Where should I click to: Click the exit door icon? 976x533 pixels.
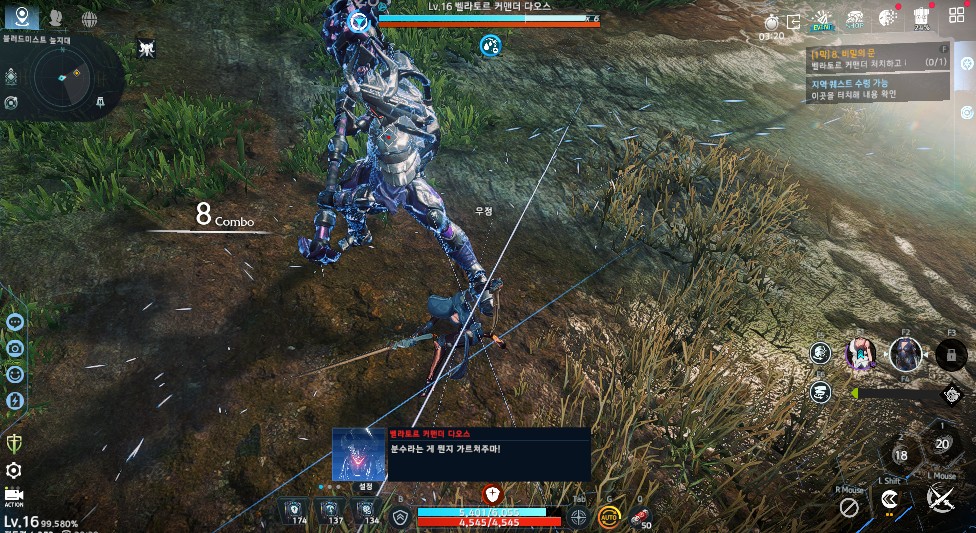click(x=794, y=21)
